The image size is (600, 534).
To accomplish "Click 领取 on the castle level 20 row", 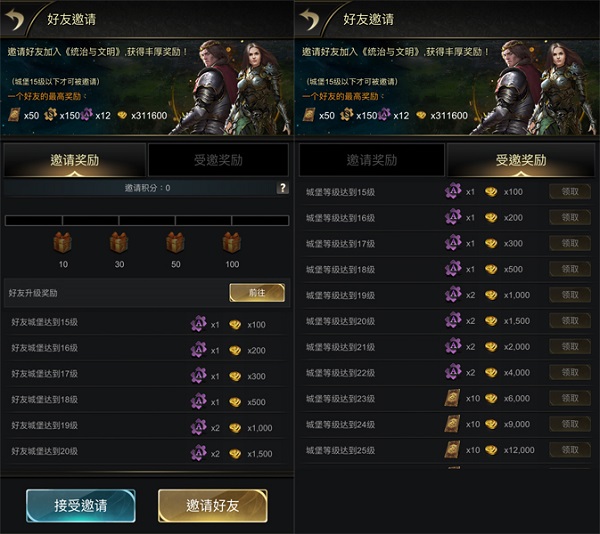I will (570, 321).
